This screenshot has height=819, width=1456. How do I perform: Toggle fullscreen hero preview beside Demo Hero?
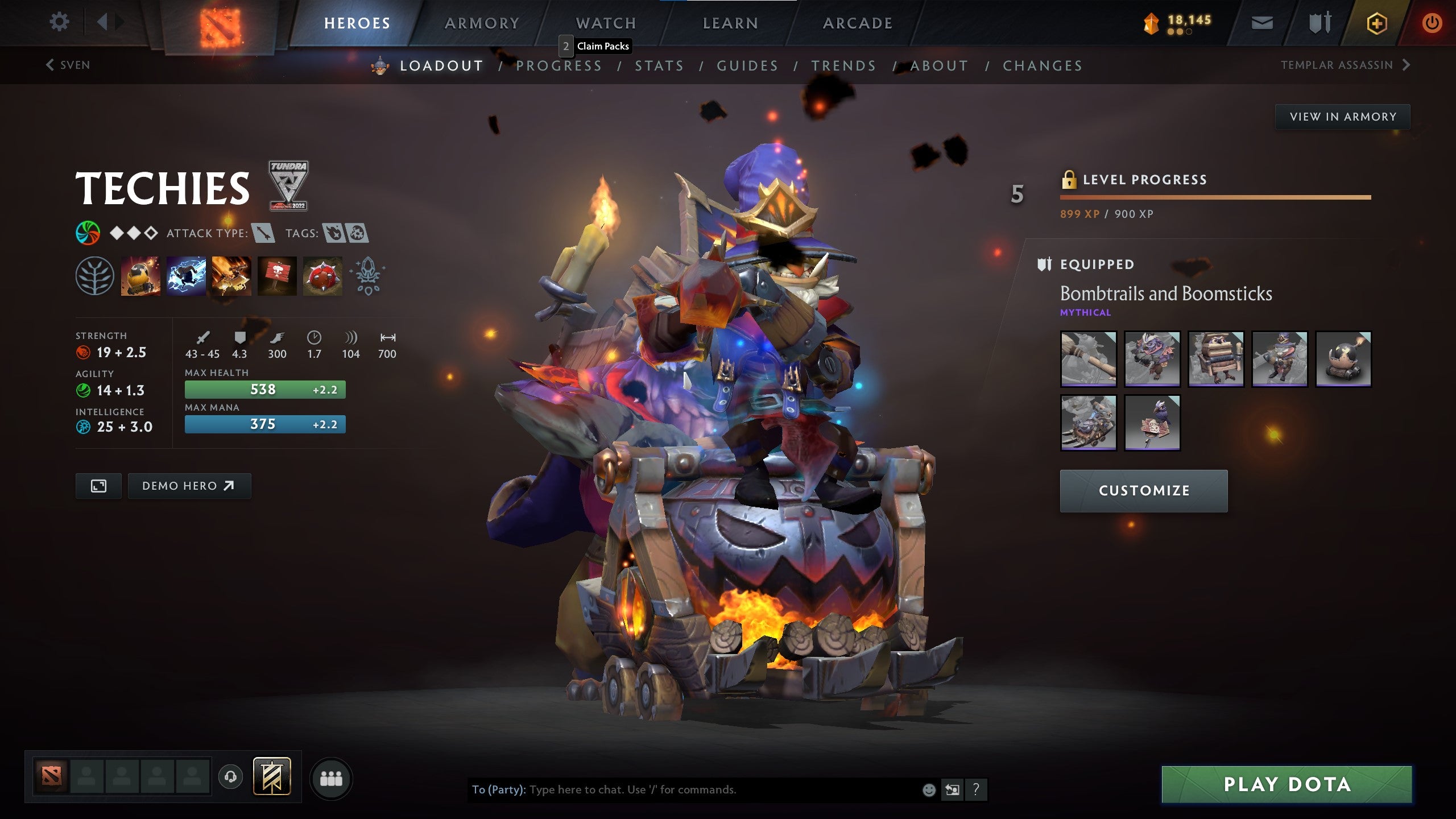[98, 486]
